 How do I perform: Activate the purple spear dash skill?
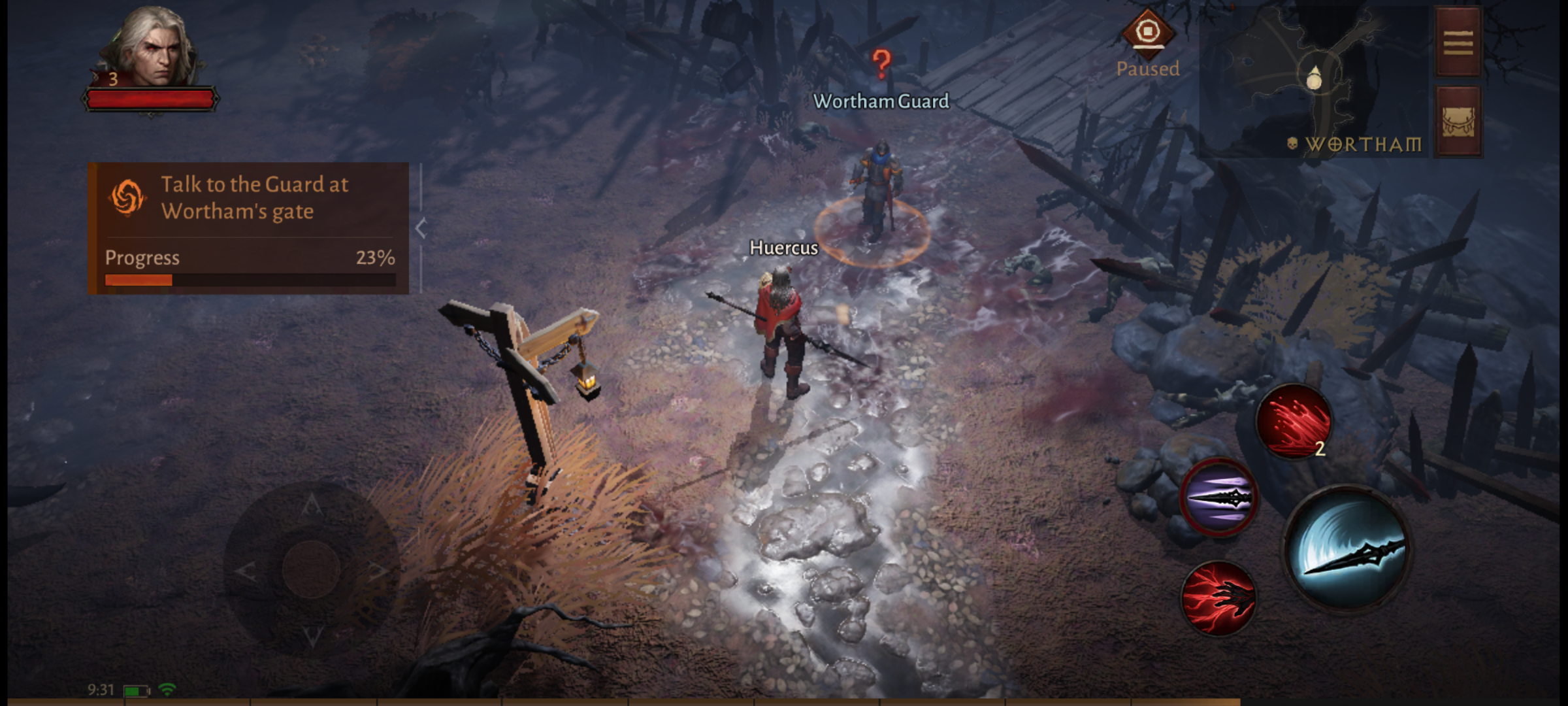tap(1219, 498)
